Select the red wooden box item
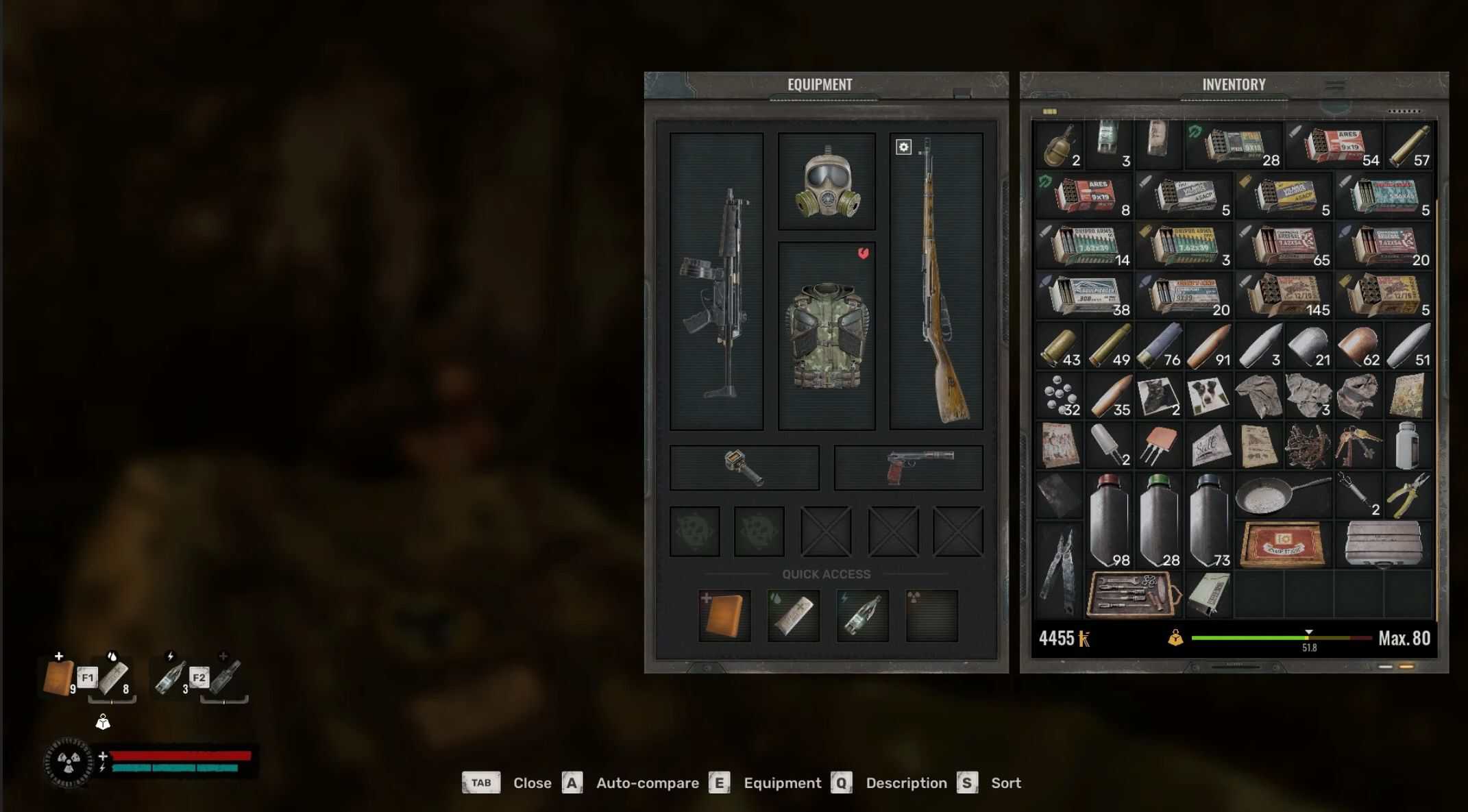 1283,545
